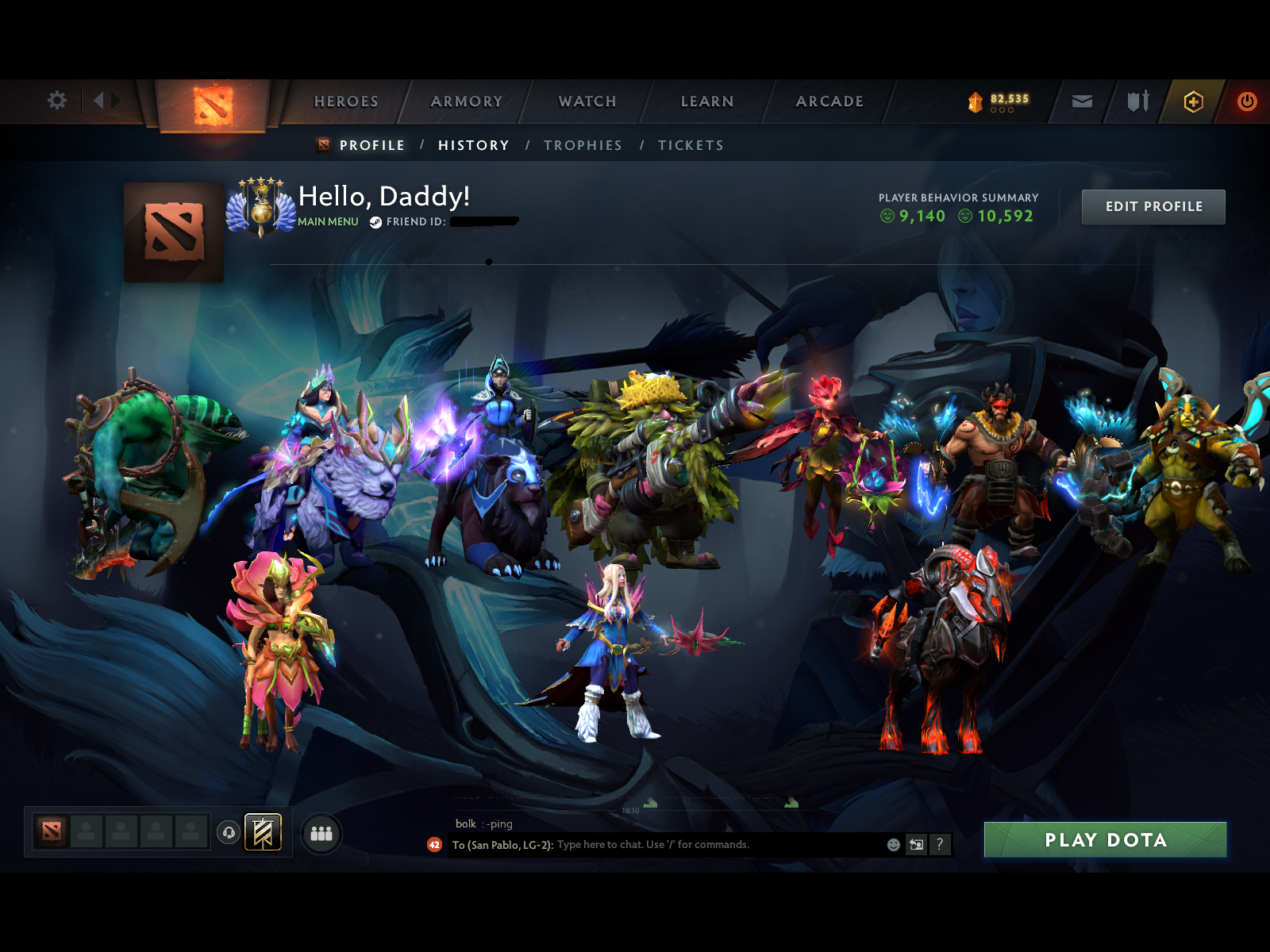Expand the navigation arrows next to settings
Screen dimensions: 1270x952
pyautogui.click(x=104, y=101)
